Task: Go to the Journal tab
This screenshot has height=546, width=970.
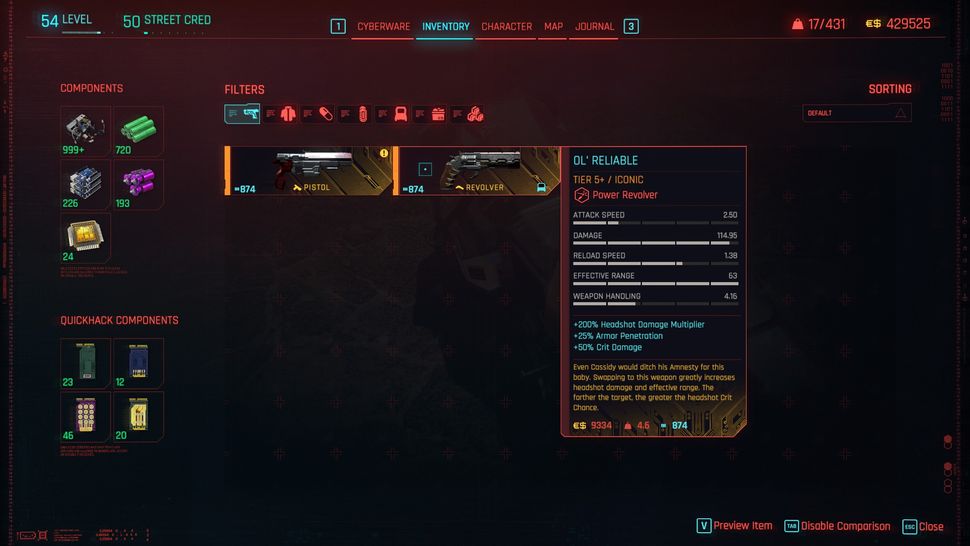Action: 595,26
